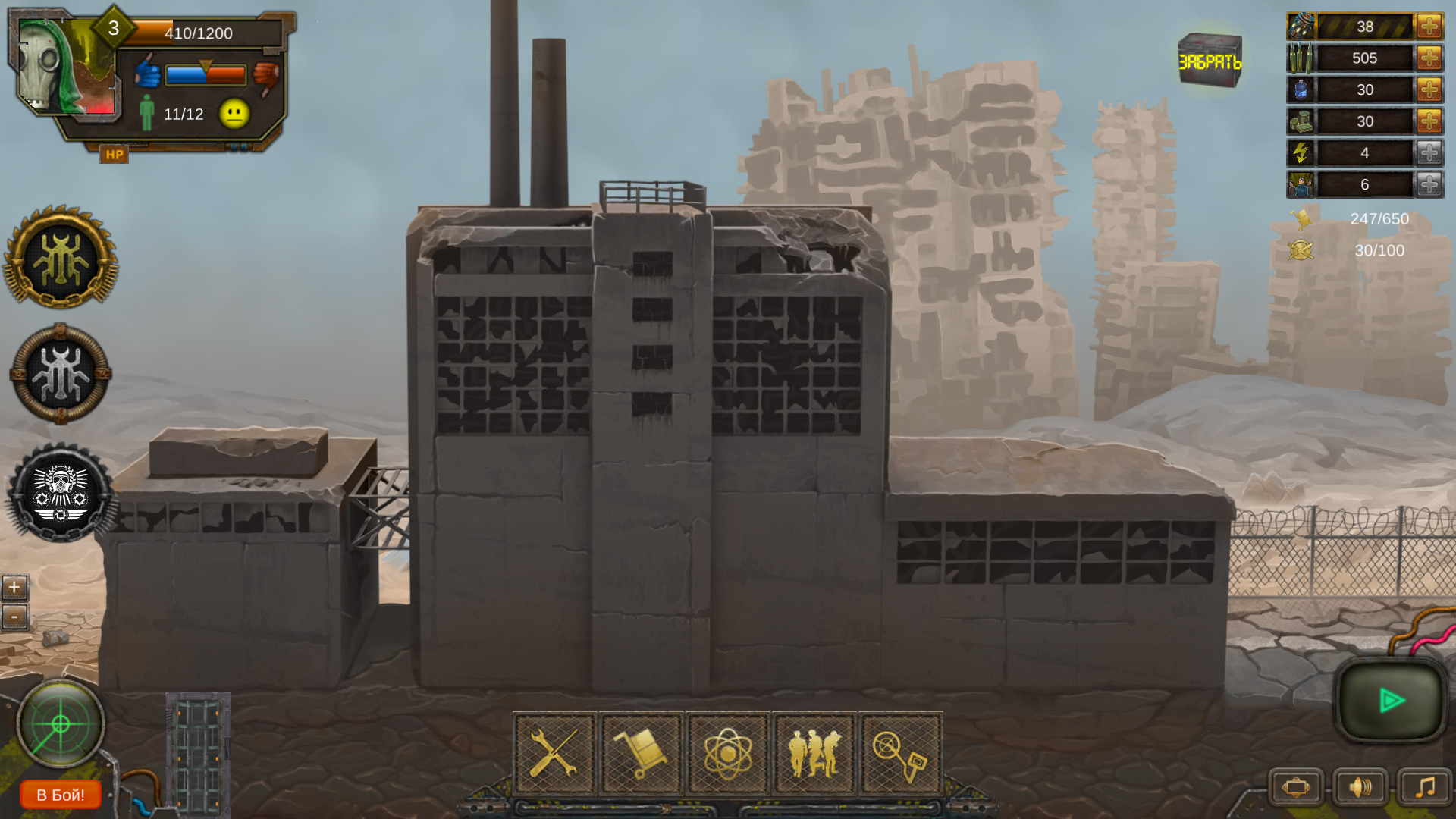Expand rations supply with its plus button

(1429, 121)
